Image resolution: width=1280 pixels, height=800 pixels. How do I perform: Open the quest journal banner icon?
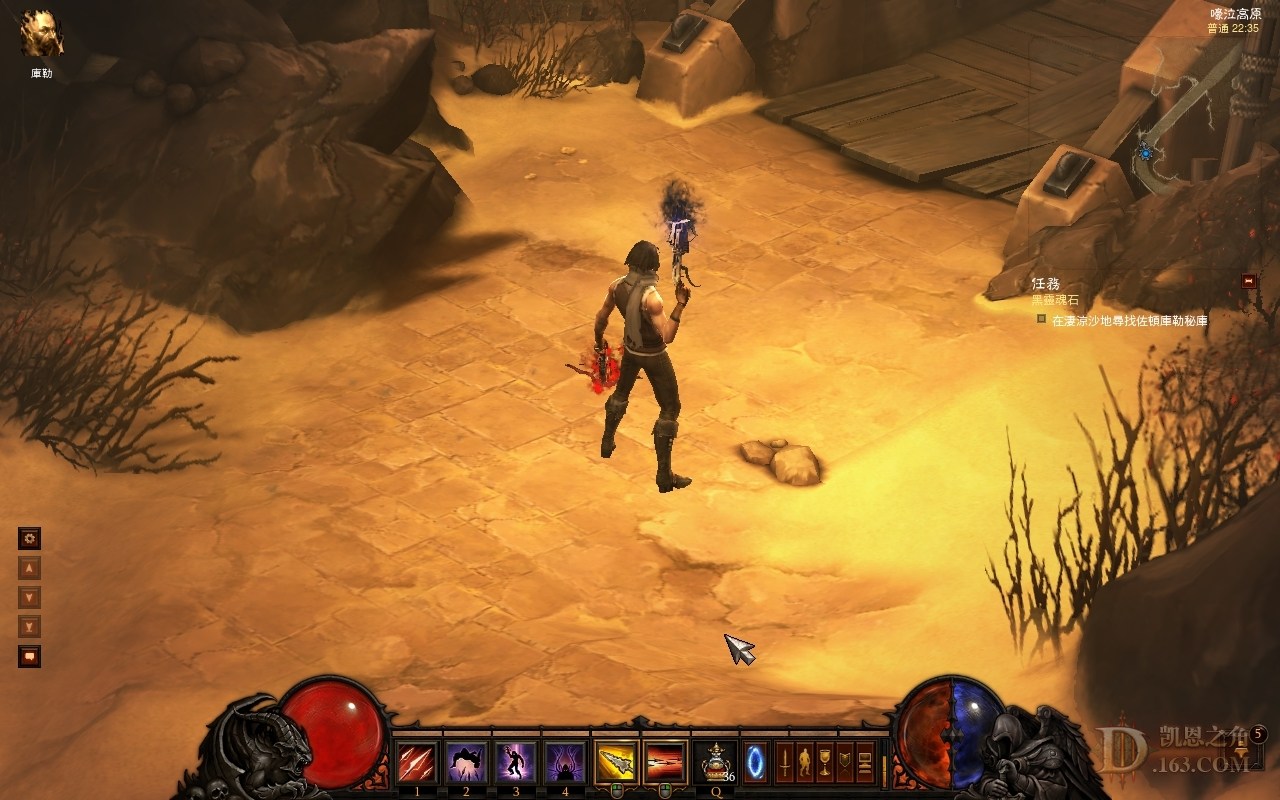coord(845,762)
